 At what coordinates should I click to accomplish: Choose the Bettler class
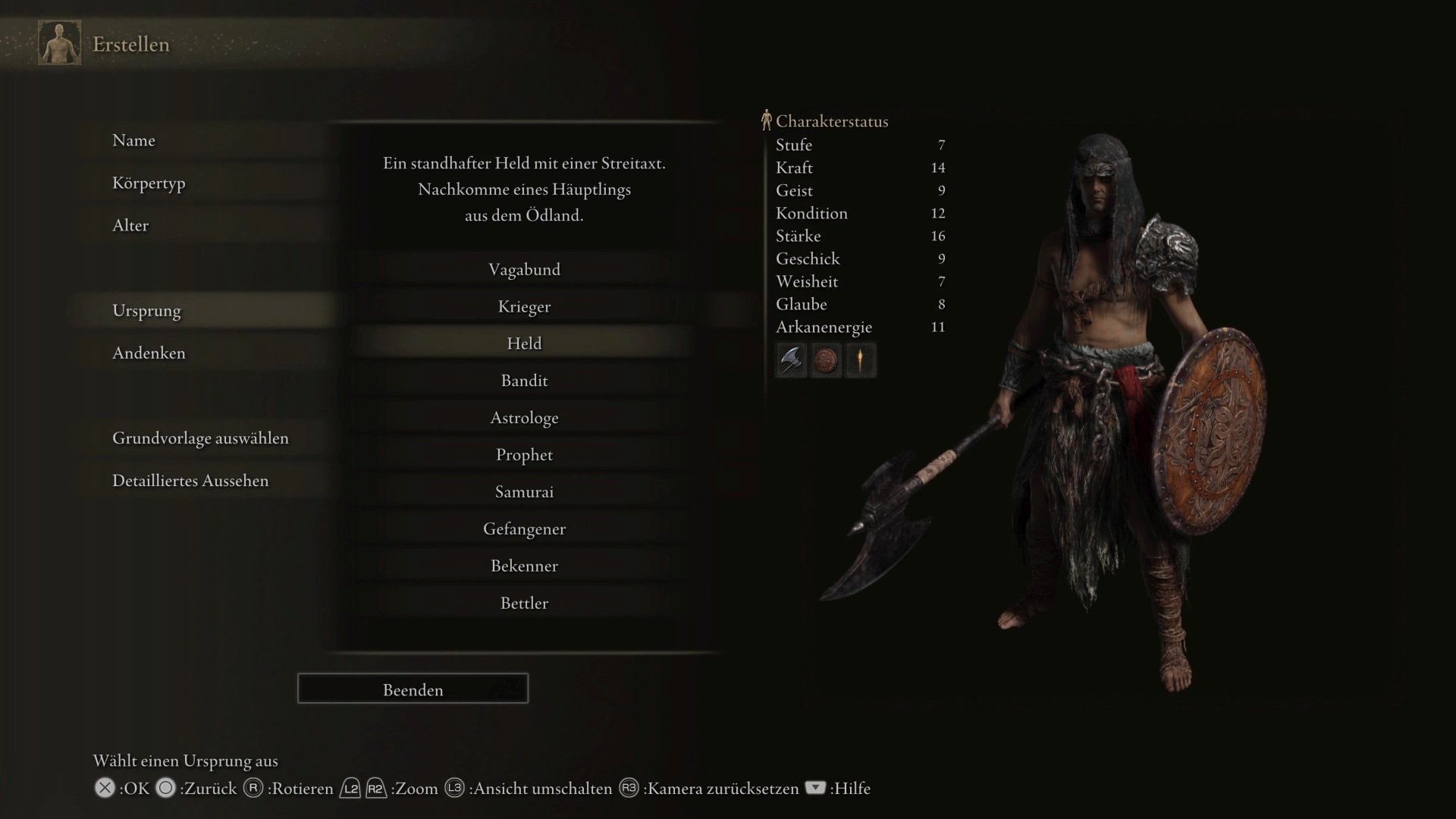click(x=524, y=603)
